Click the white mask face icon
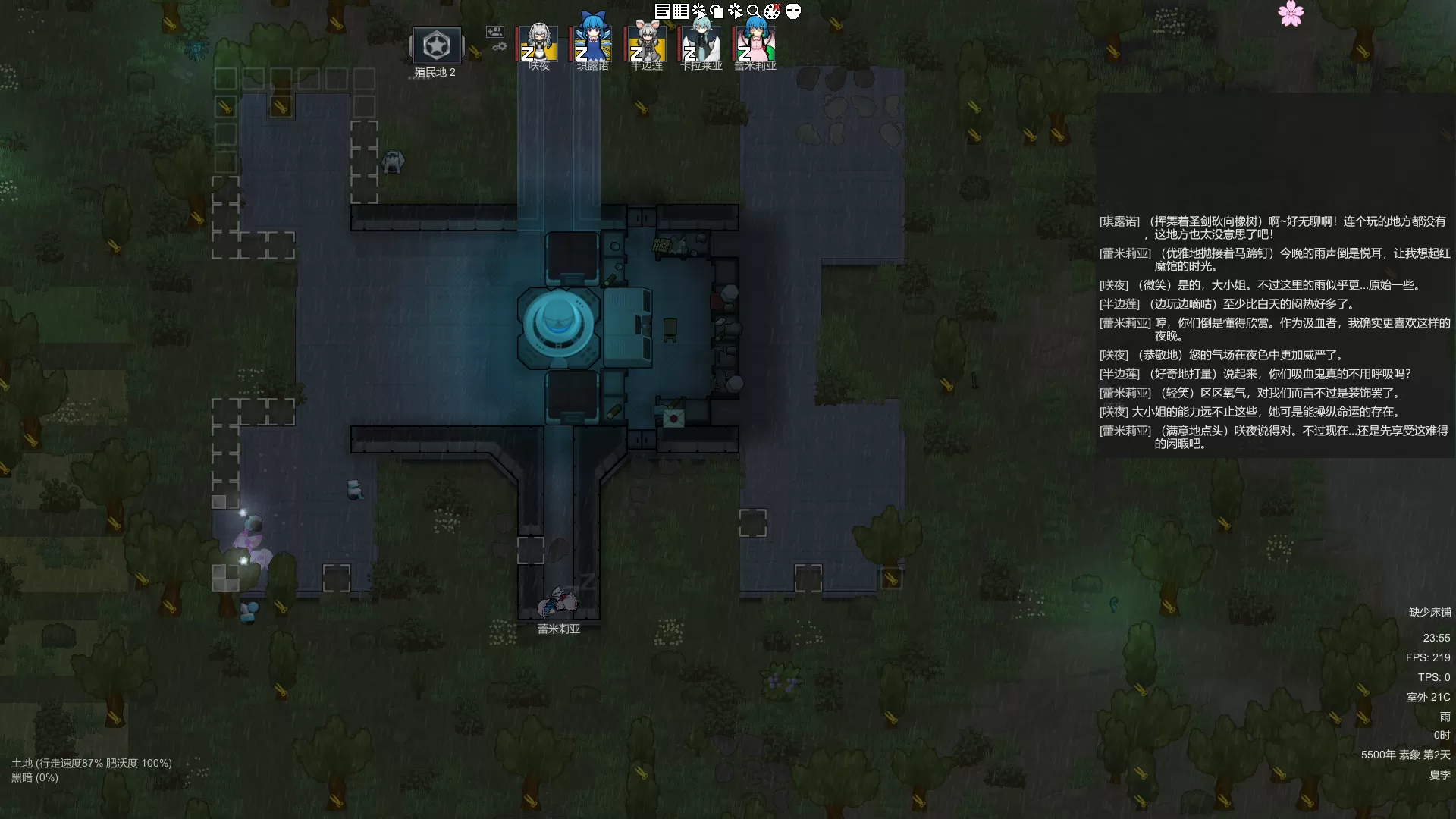Screen dimensions: 1456x819 pos(793,11)
